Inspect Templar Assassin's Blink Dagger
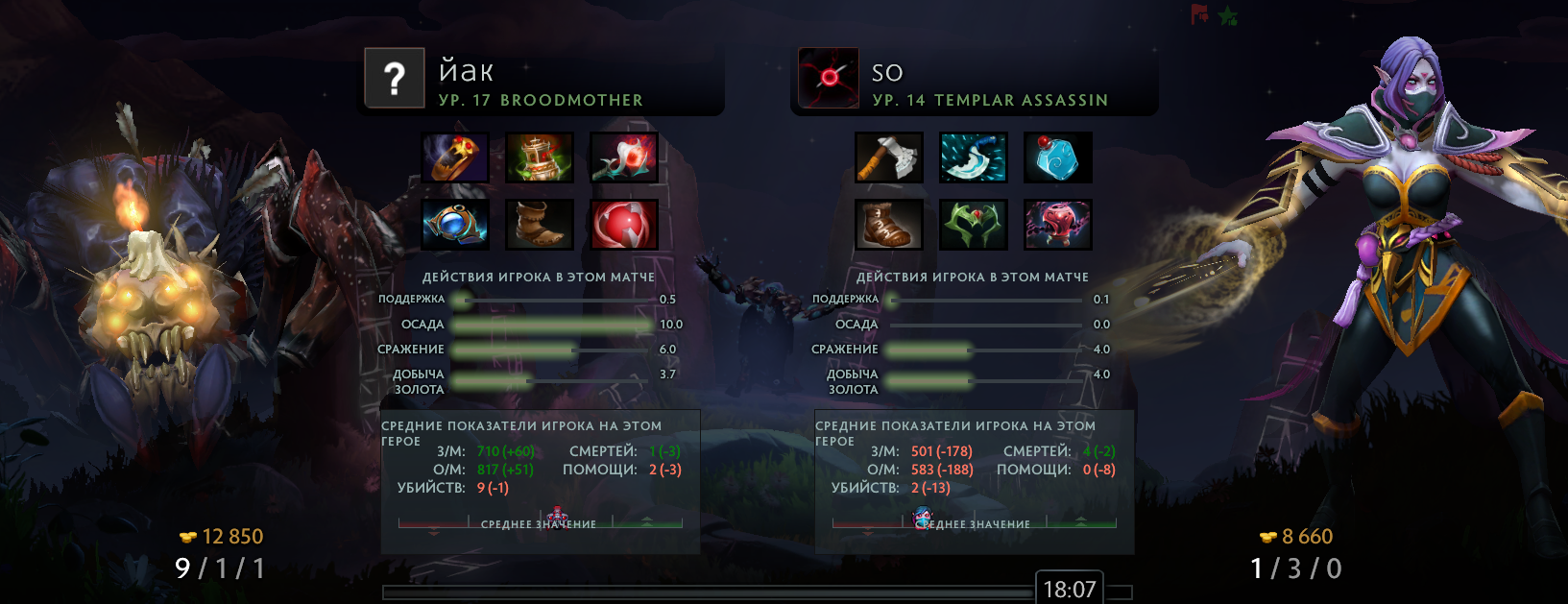Screen dimensions: 1568x604 point(974,157)
